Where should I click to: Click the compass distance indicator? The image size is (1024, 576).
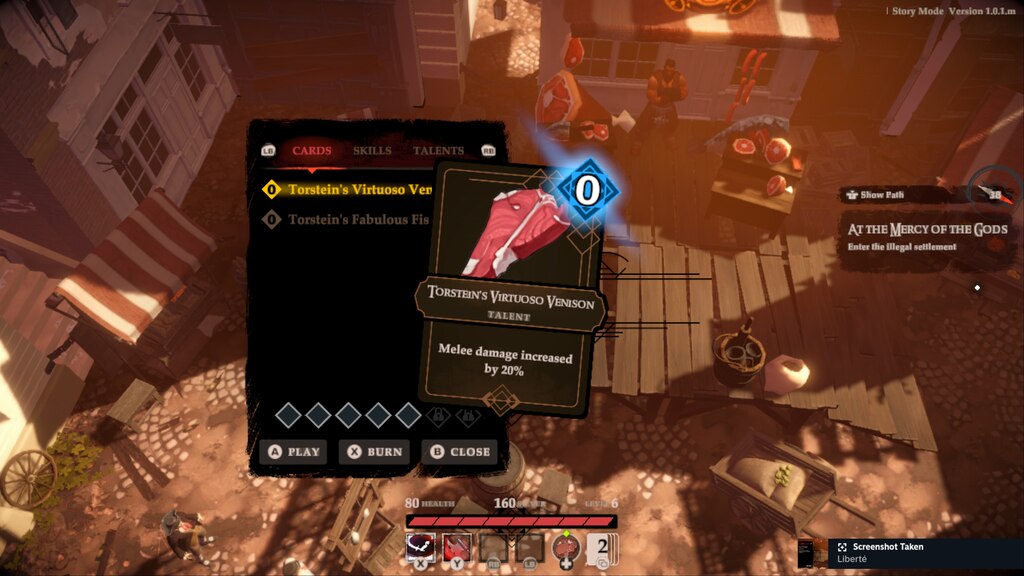[992, 192]
